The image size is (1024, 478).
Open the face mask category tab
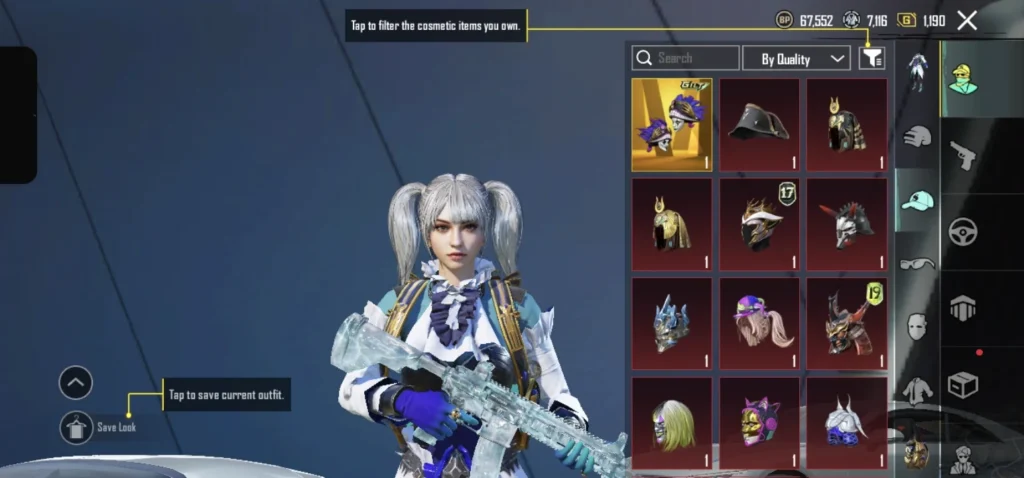pyautogui.click(x=917, y=327)
